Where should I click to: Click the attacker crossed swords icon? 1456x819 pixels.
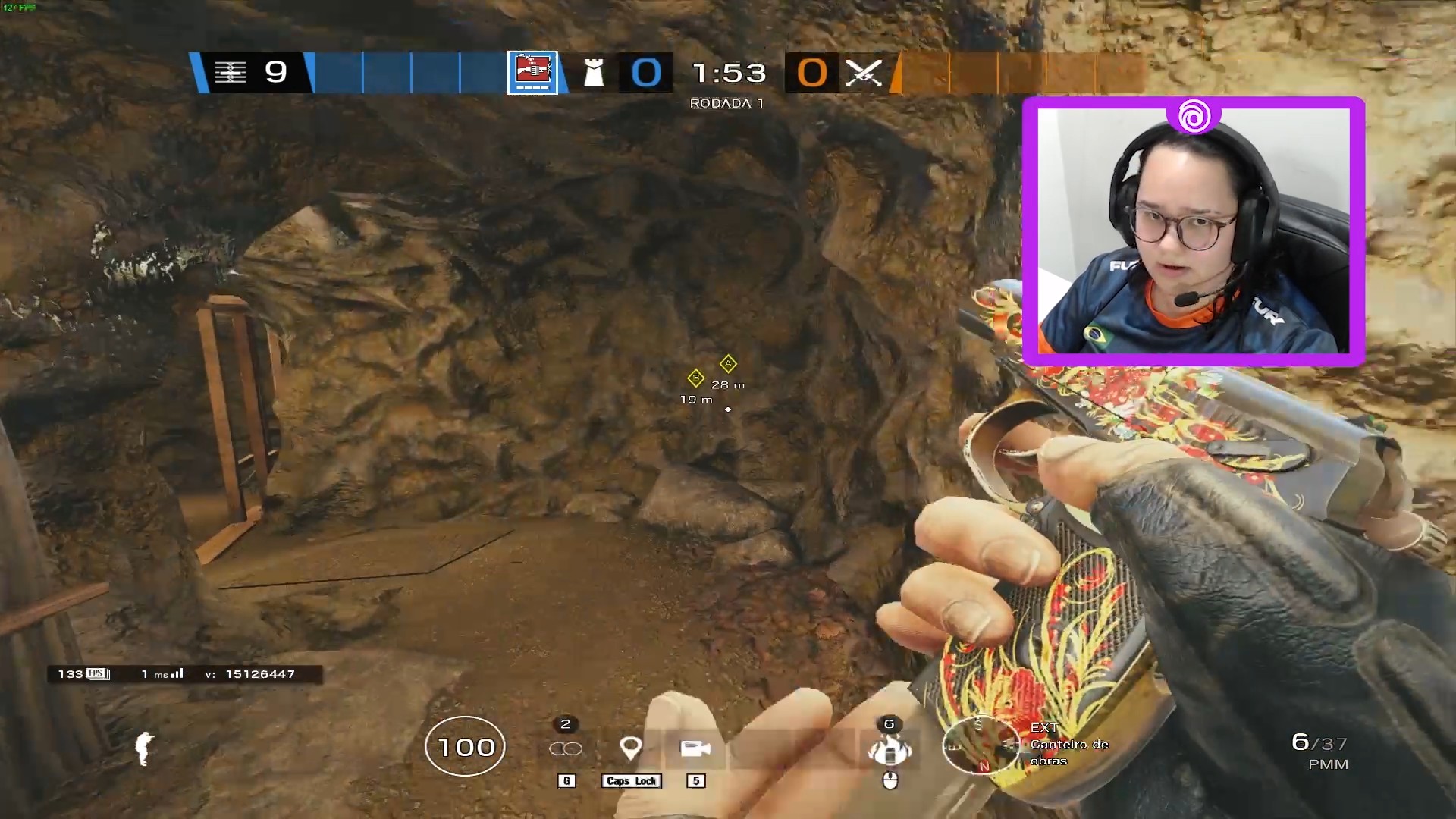[864, 74]
